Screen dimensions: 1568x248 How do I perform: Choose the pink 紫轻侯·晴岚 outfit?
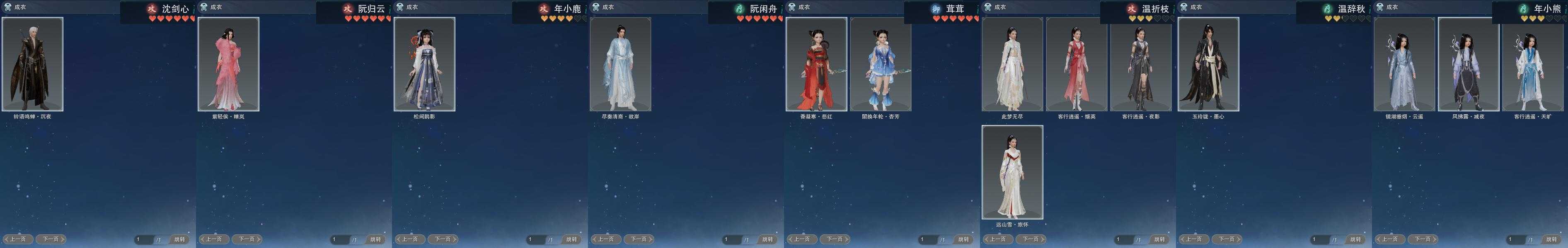point(228,64)
